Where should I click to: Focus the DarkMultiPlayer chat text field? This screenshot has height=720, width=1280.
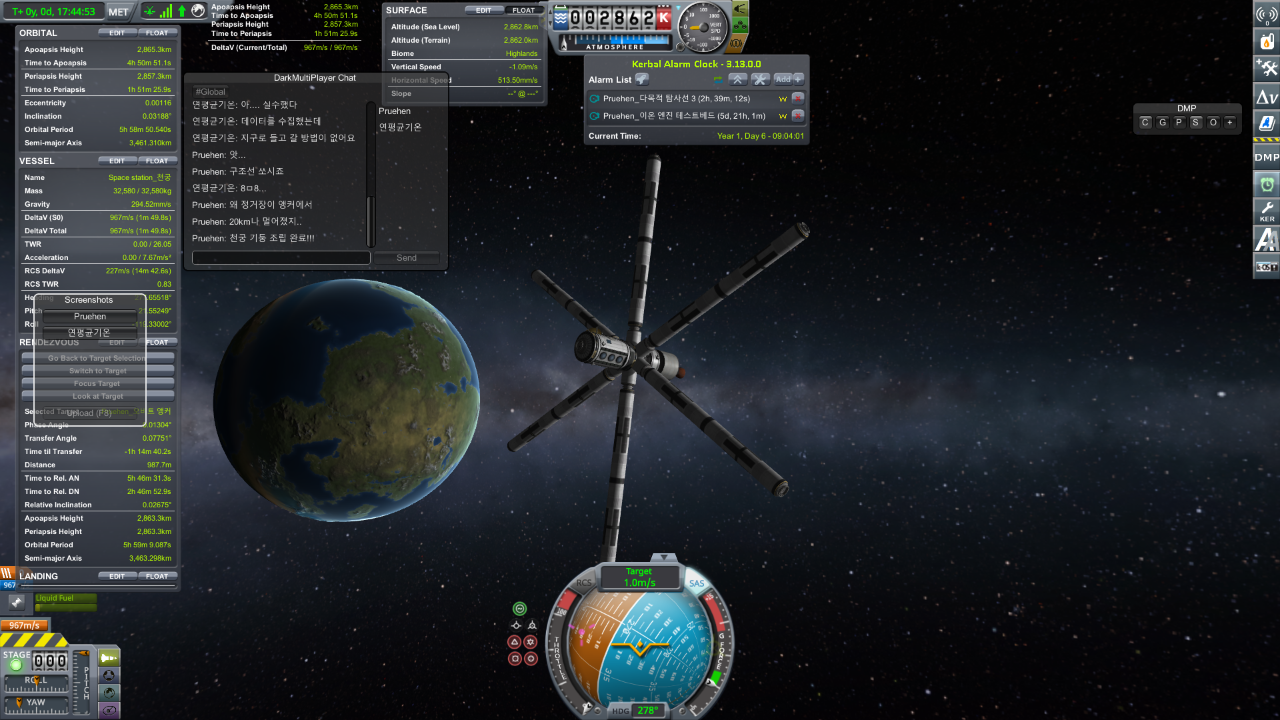(281, 258)
